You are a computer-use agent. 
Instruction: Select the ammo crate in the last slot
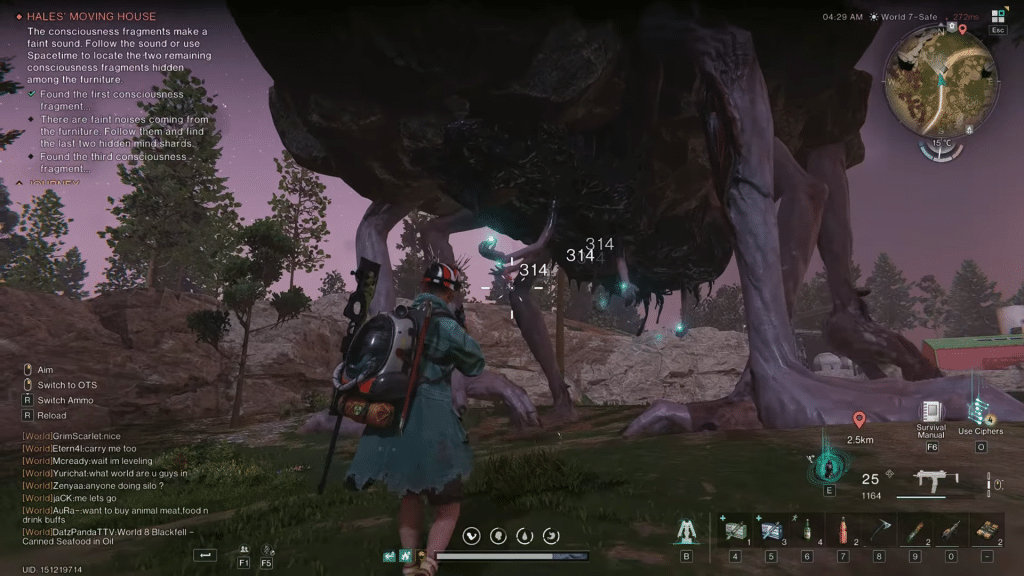point(987,531)
